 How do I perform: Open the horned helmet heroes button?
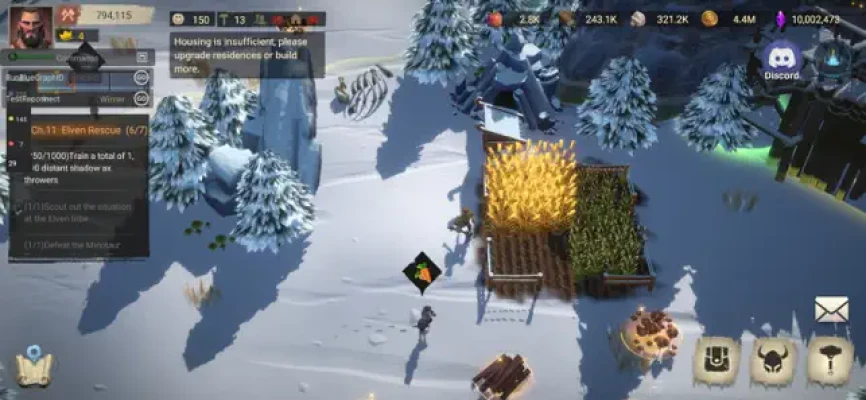coord(773,361)
